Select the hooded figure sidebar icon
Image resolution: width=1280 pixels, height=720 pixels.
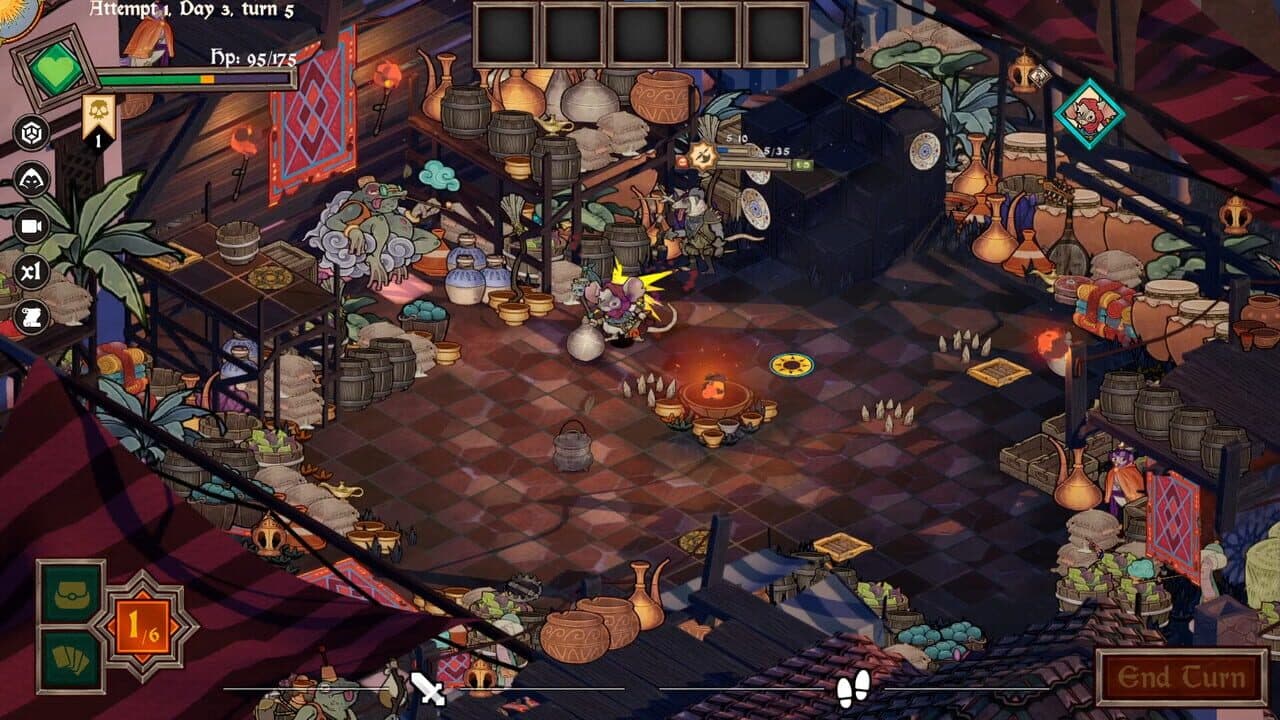(31, 179)
